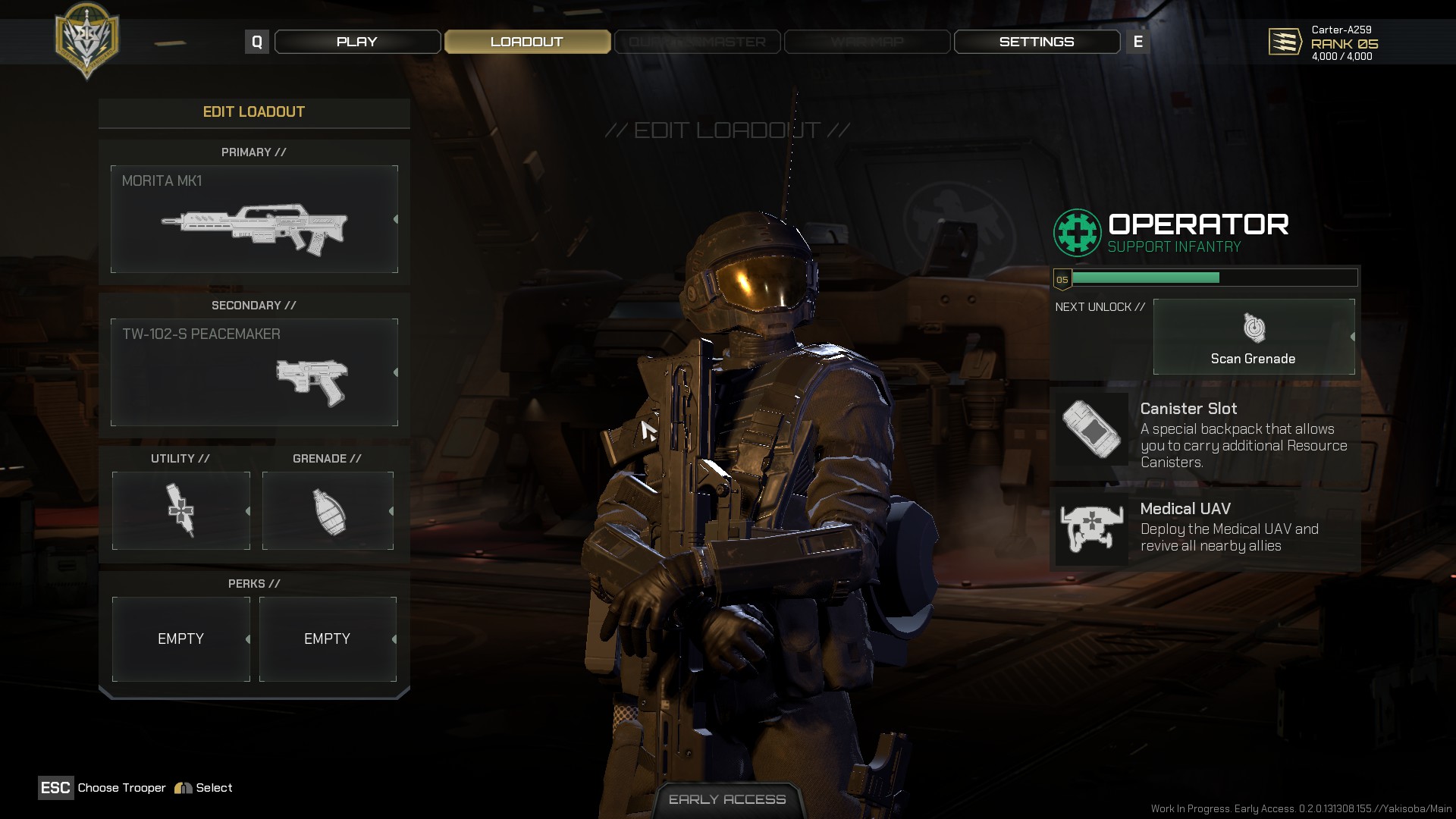Open the greyed-out Quartermaster tab

697,42
